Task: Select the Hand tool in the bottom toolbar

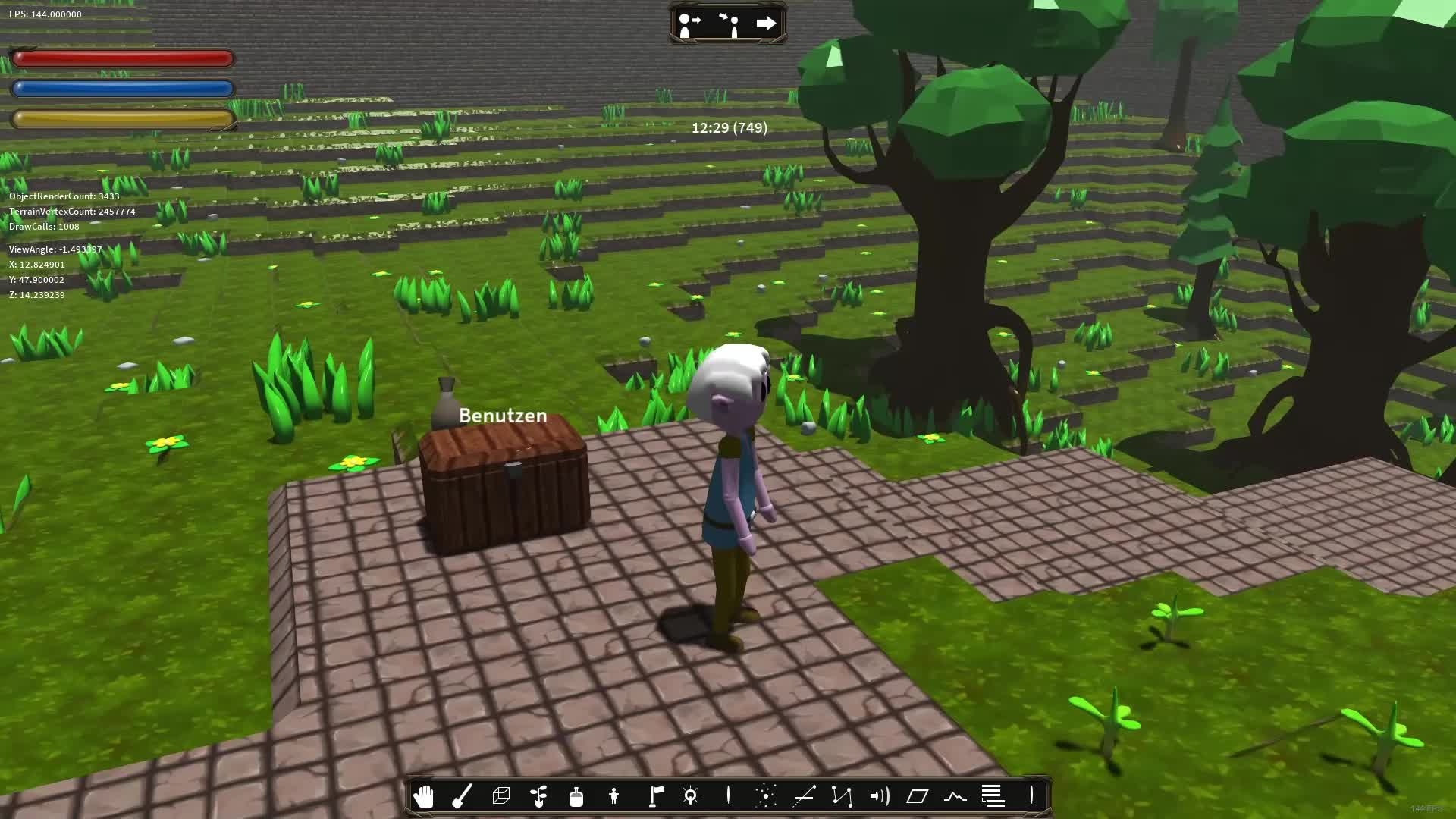Action: pos(425,795)
